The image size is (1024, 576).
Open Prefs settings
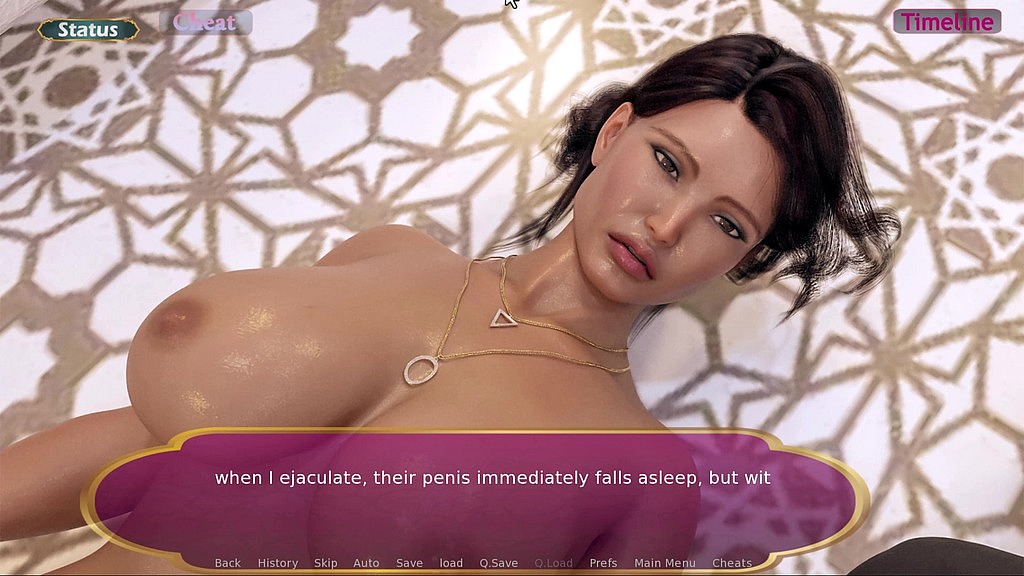pos(603,563)
